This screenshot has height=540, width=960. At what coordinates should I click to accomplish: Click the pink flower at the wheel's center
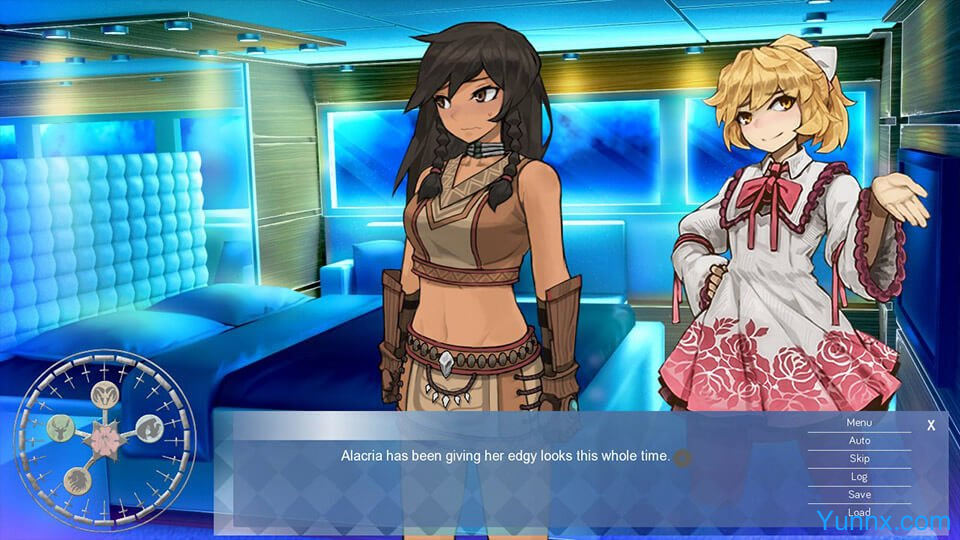click(x=105, y=438)
